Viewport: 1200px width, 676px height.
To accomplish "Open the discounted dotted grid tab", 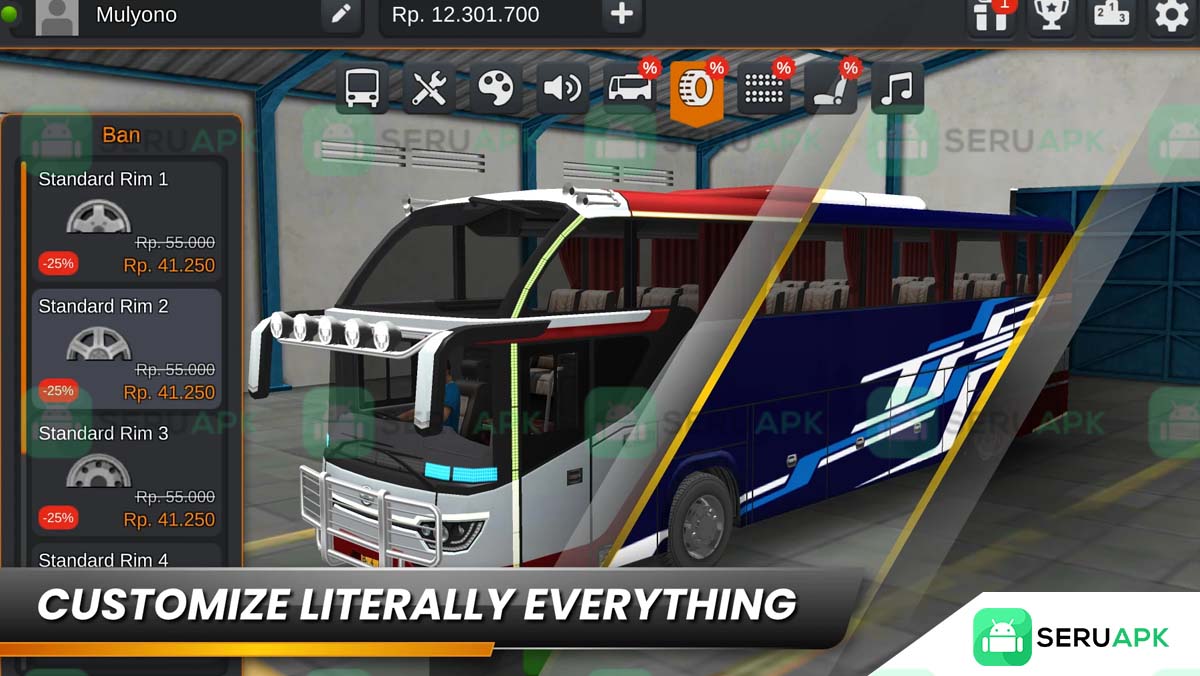I will point(763,89).
